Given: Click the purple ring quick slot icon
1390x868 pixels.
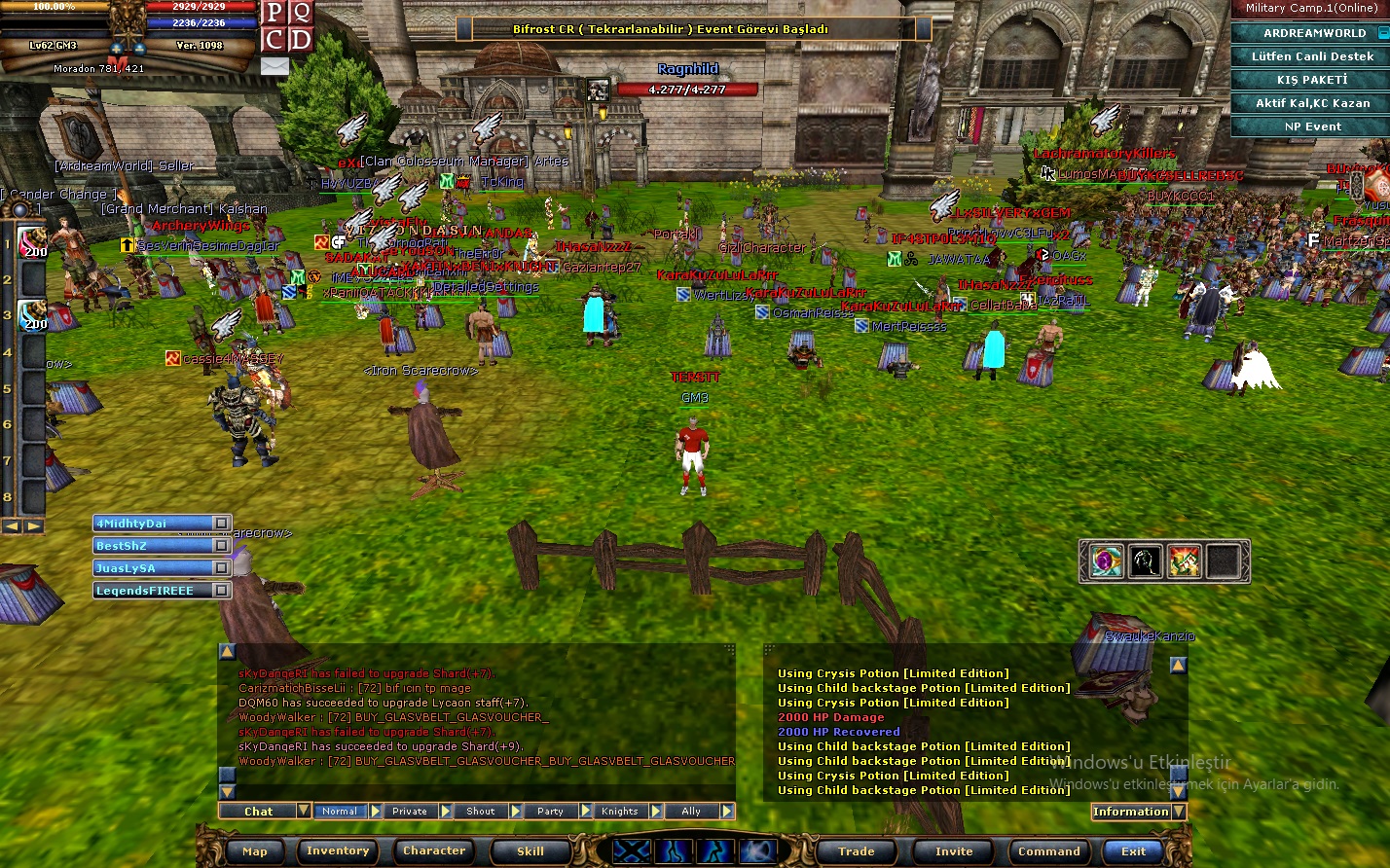Looking at the screenshot, I should [x=1104, y=561].
